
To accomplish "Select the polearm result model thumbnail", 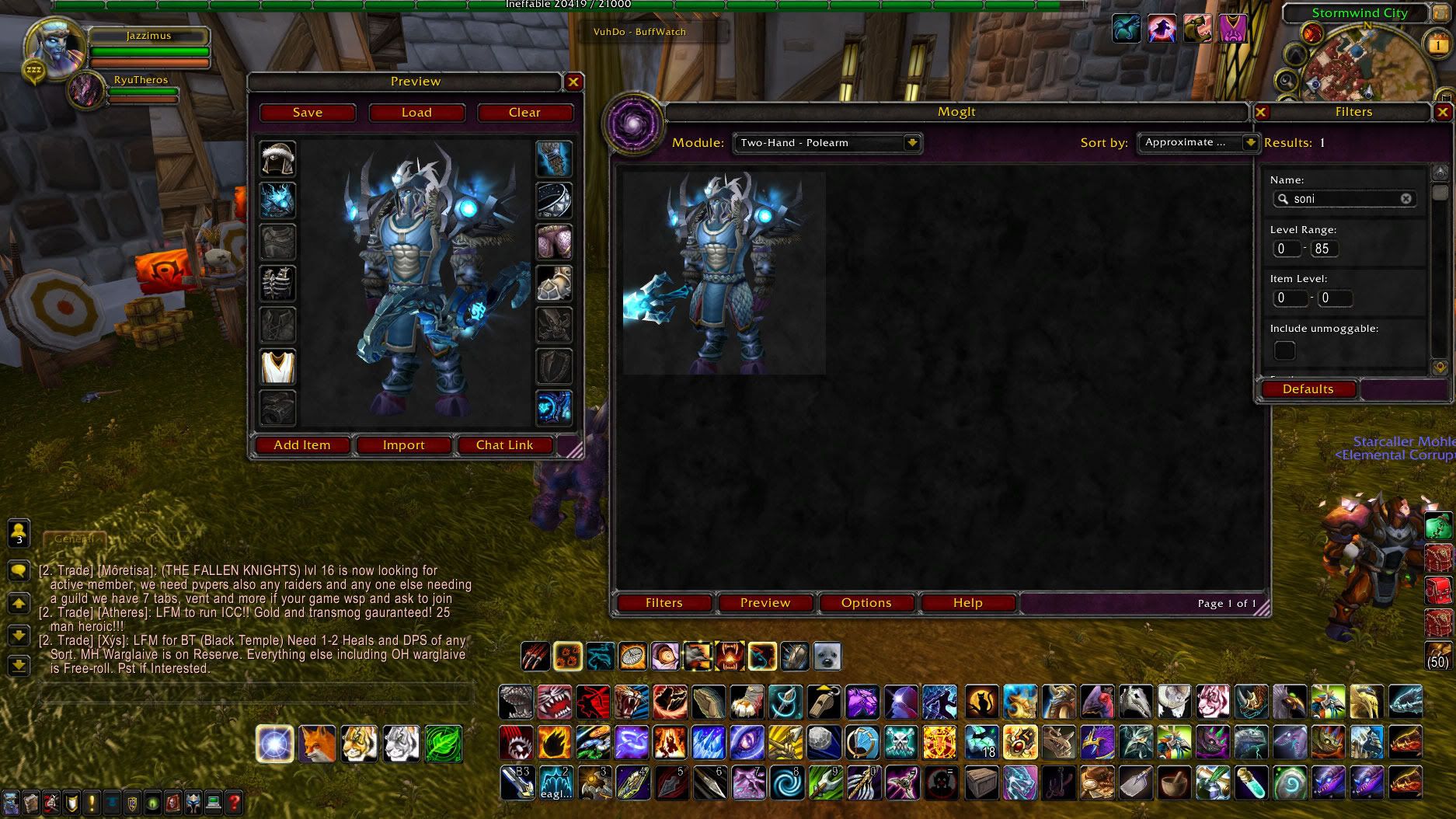I will click(x=724, y=273).
